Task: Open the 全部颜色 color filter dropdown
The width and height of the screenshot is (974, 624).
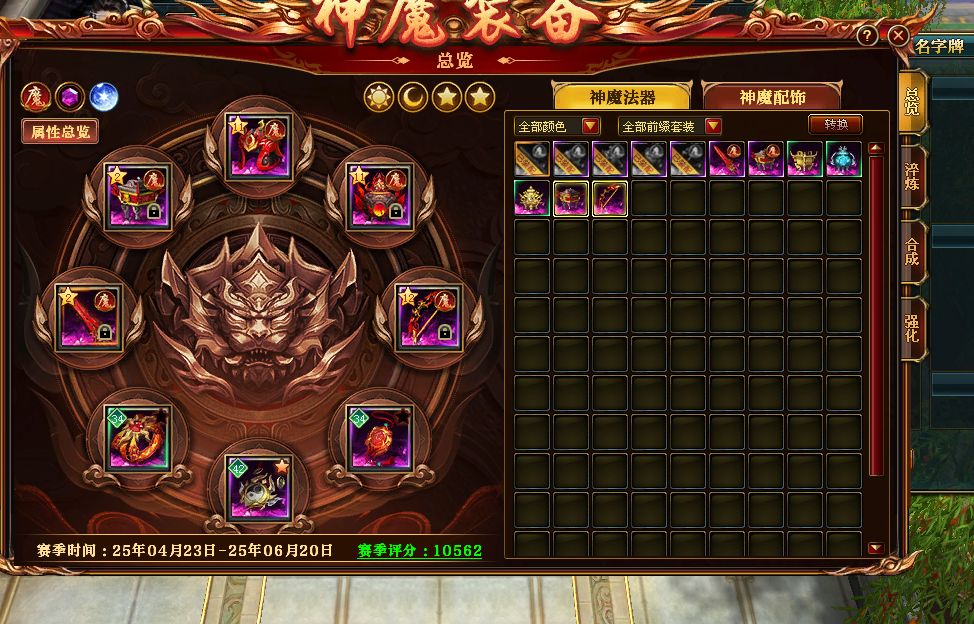Action: [x=557, y=126]
